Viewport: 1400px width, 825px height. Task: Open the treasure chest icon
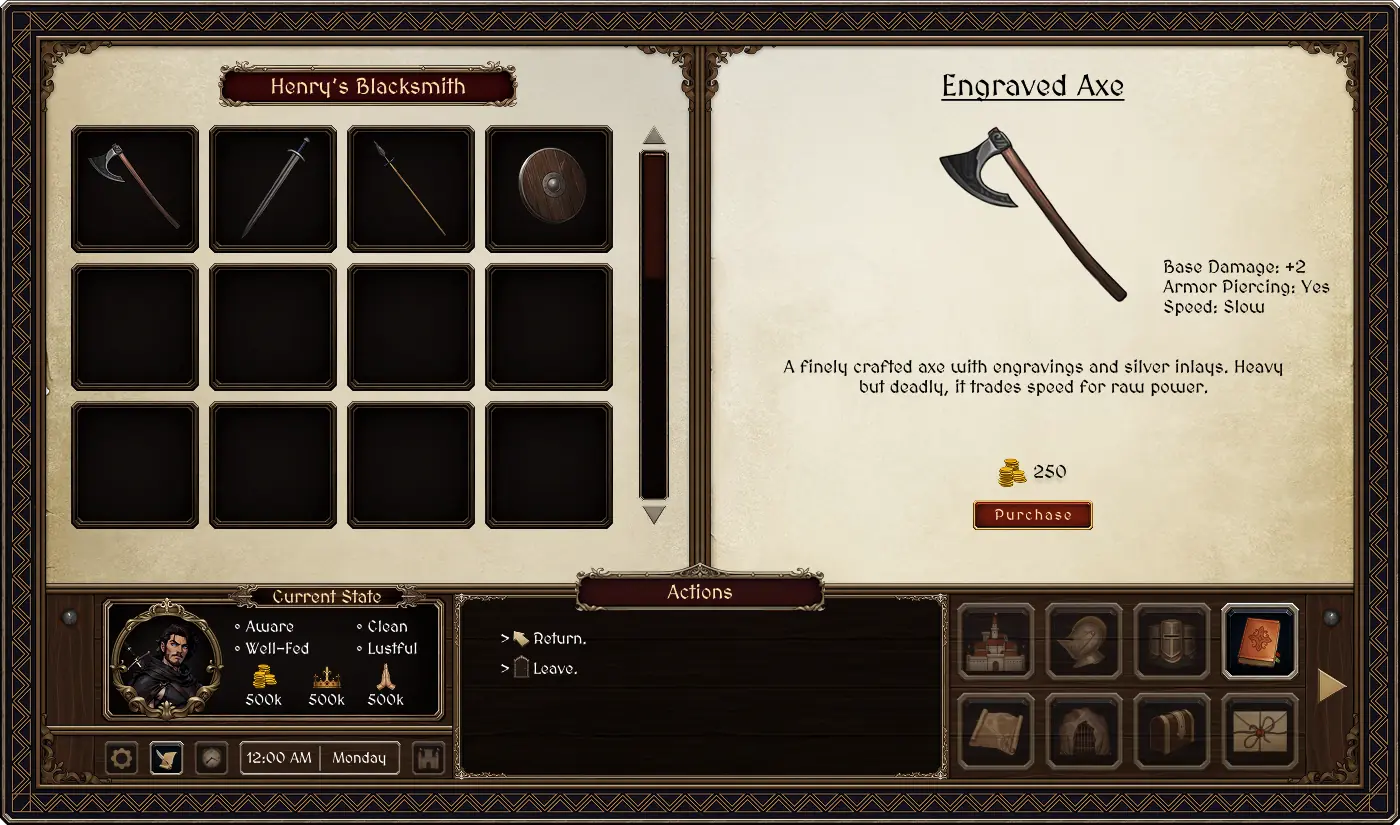pyautogui.click(x=1172, y=731)
